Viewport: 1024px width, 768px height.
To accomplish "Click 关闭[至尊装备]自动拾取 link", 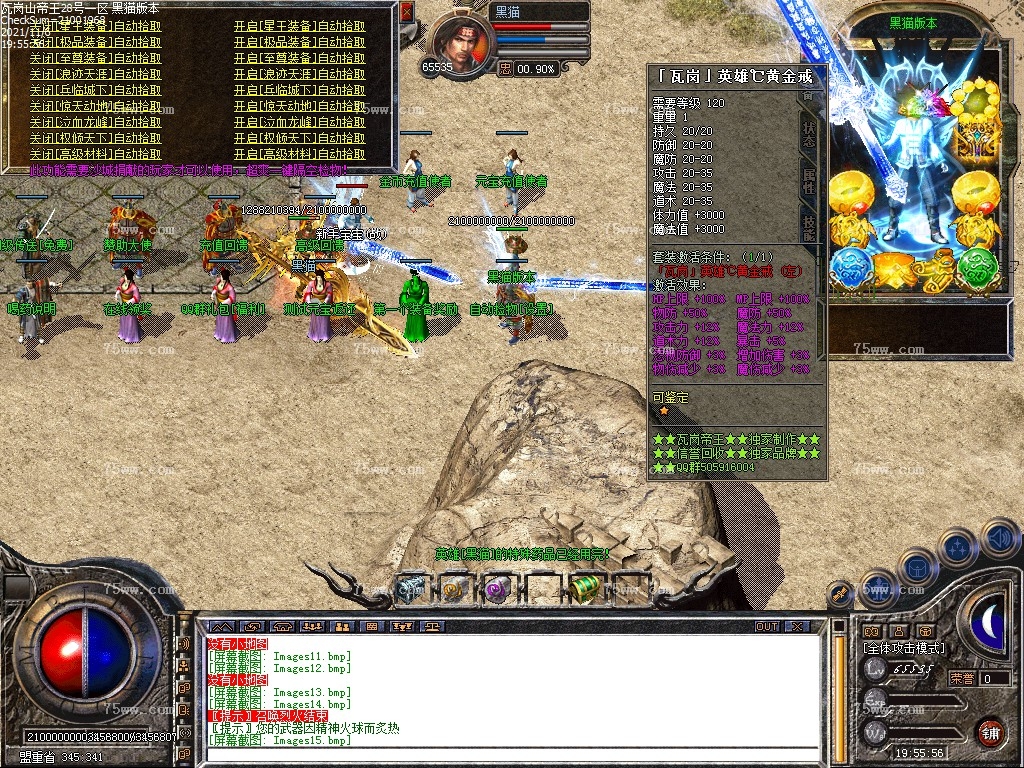I will (x=95, y=58).
